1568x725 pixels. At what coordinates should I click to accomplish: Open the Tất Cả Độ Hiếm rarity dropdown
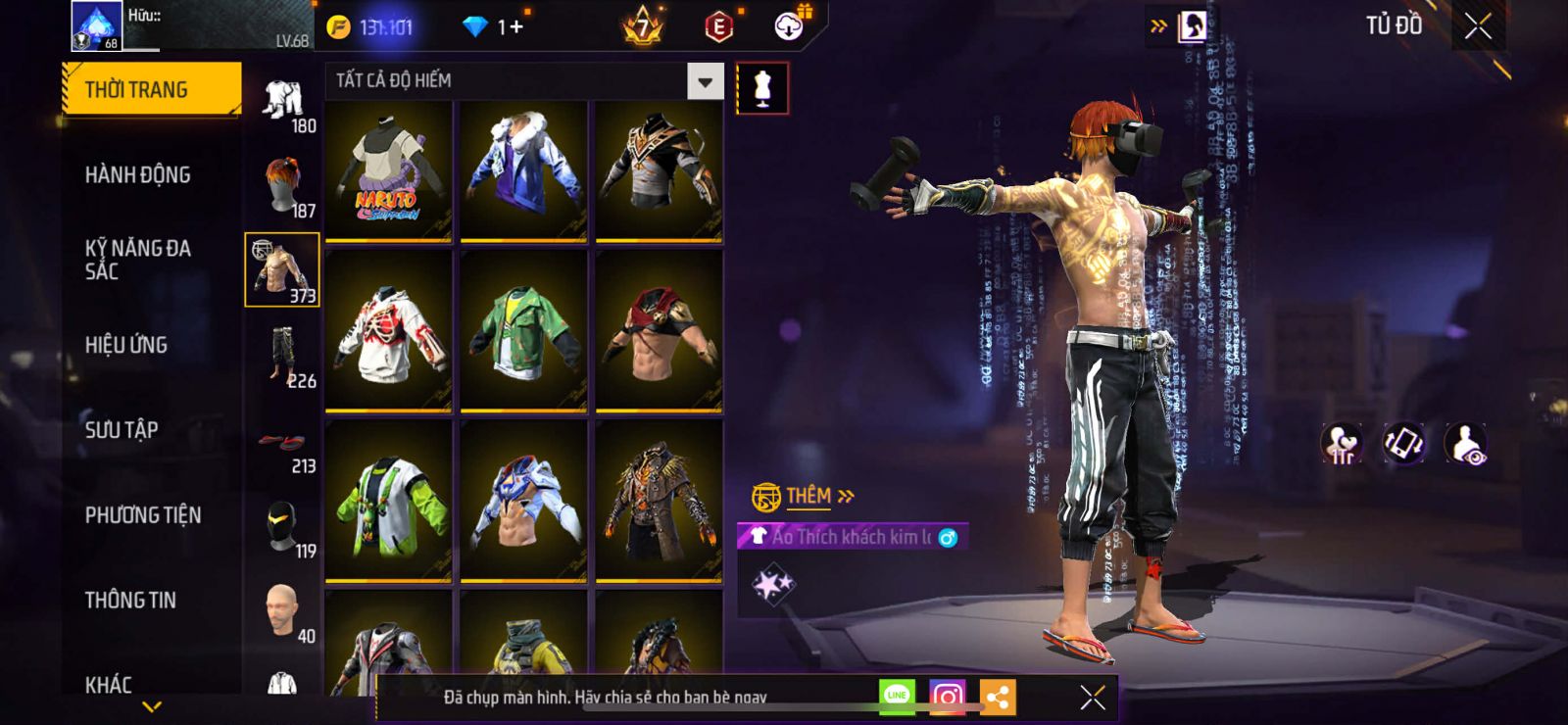pos(705,81)
